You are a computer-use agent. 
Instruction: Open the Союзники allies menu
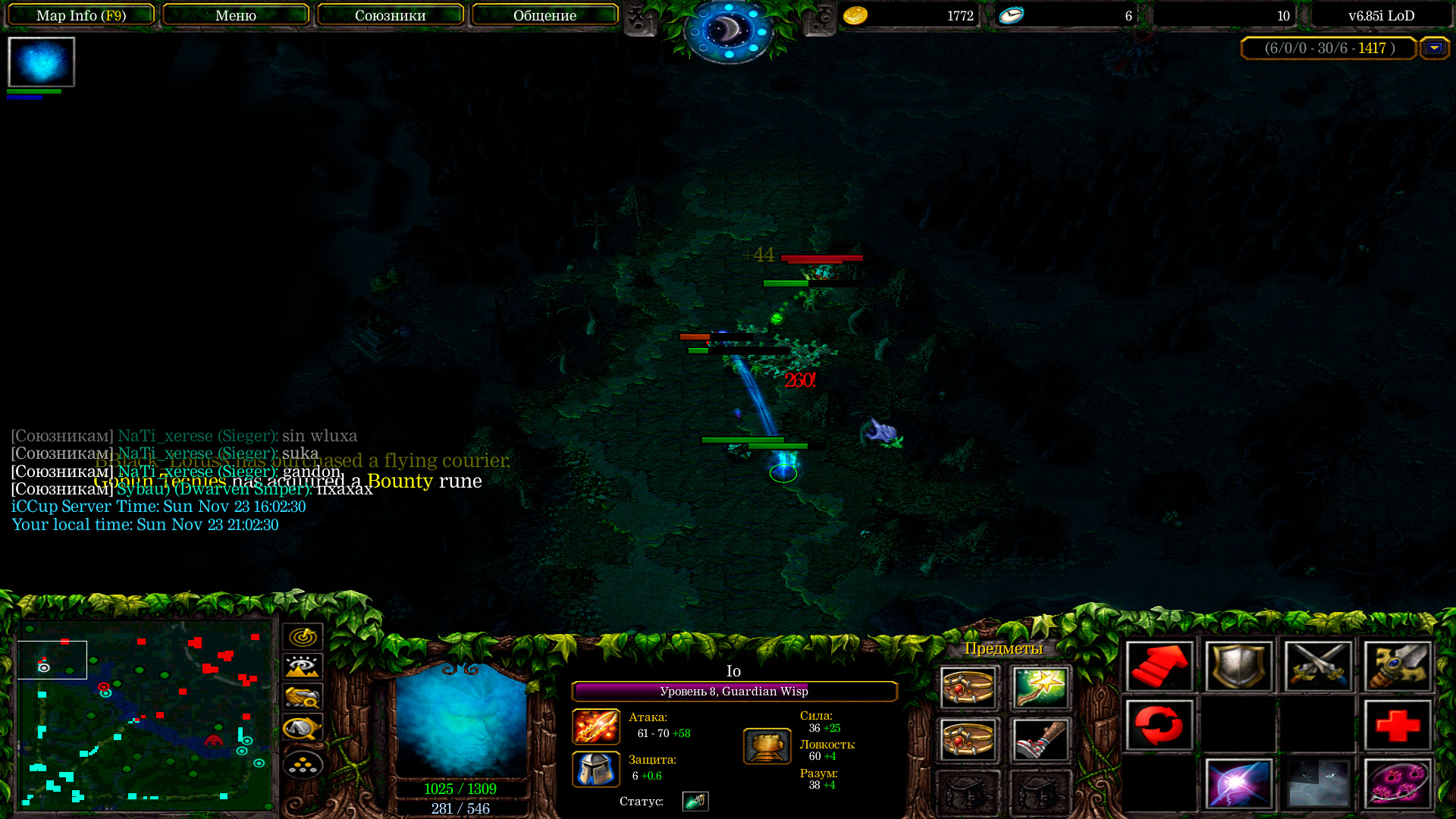click(x=390, y=15)
